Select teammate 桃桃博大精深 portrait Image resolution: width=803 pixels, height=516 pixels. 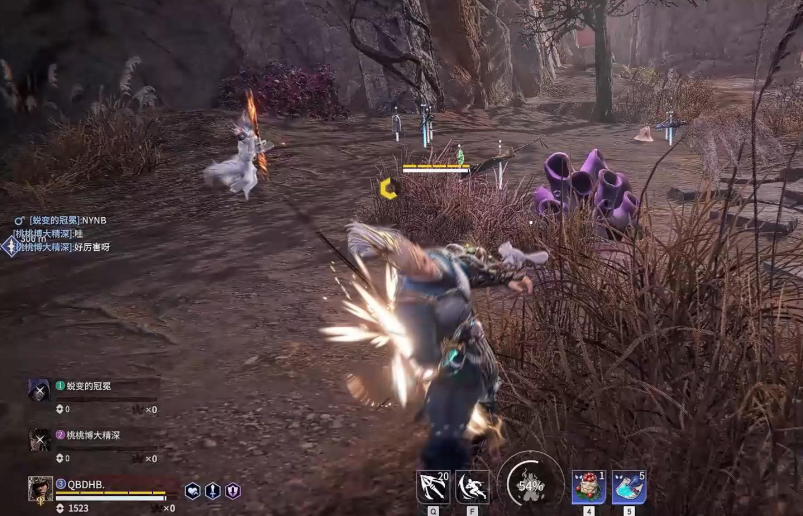pos(39,440)
